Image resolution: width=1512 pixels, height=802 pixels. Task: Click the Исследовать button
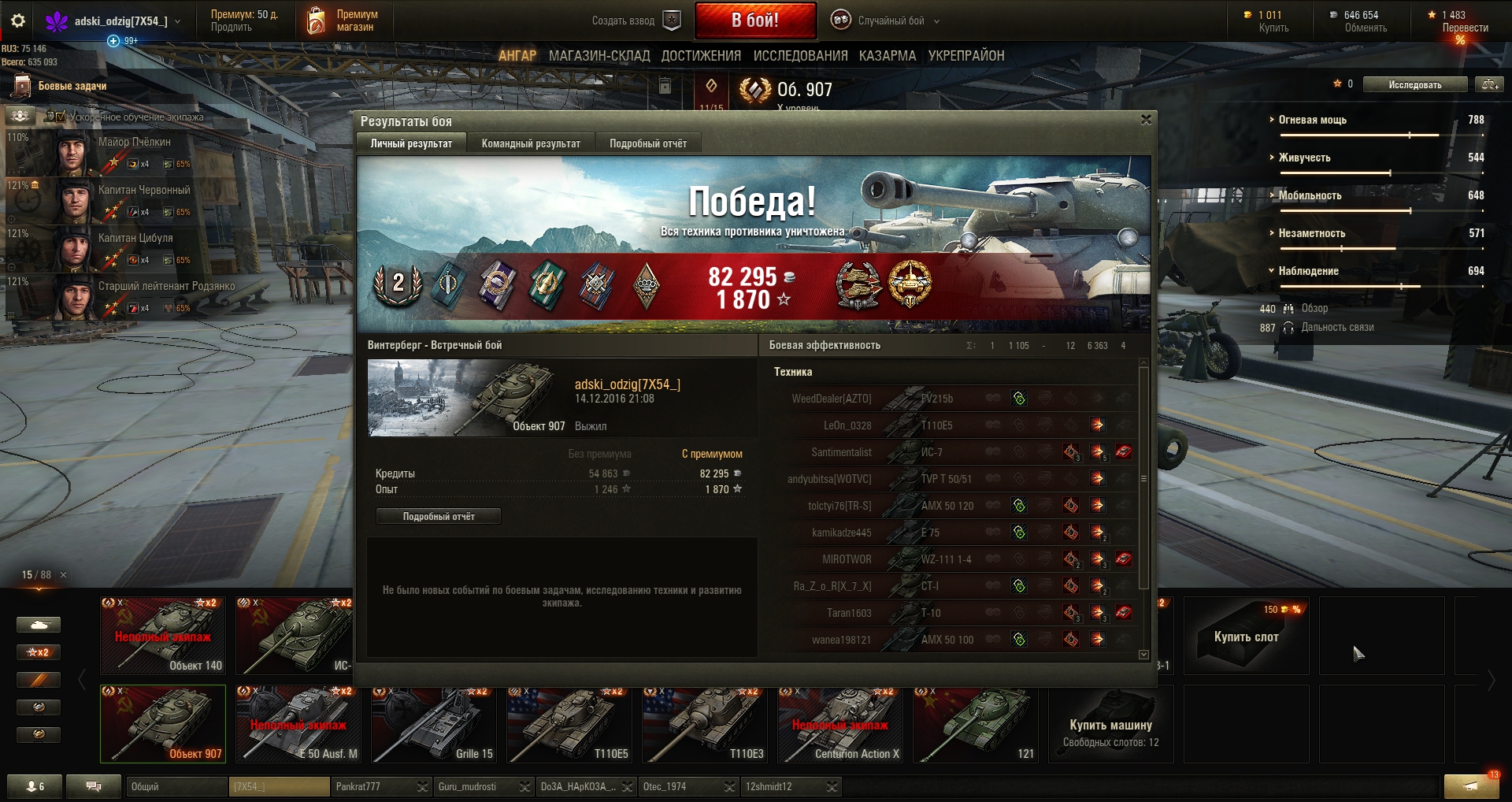1414,85
